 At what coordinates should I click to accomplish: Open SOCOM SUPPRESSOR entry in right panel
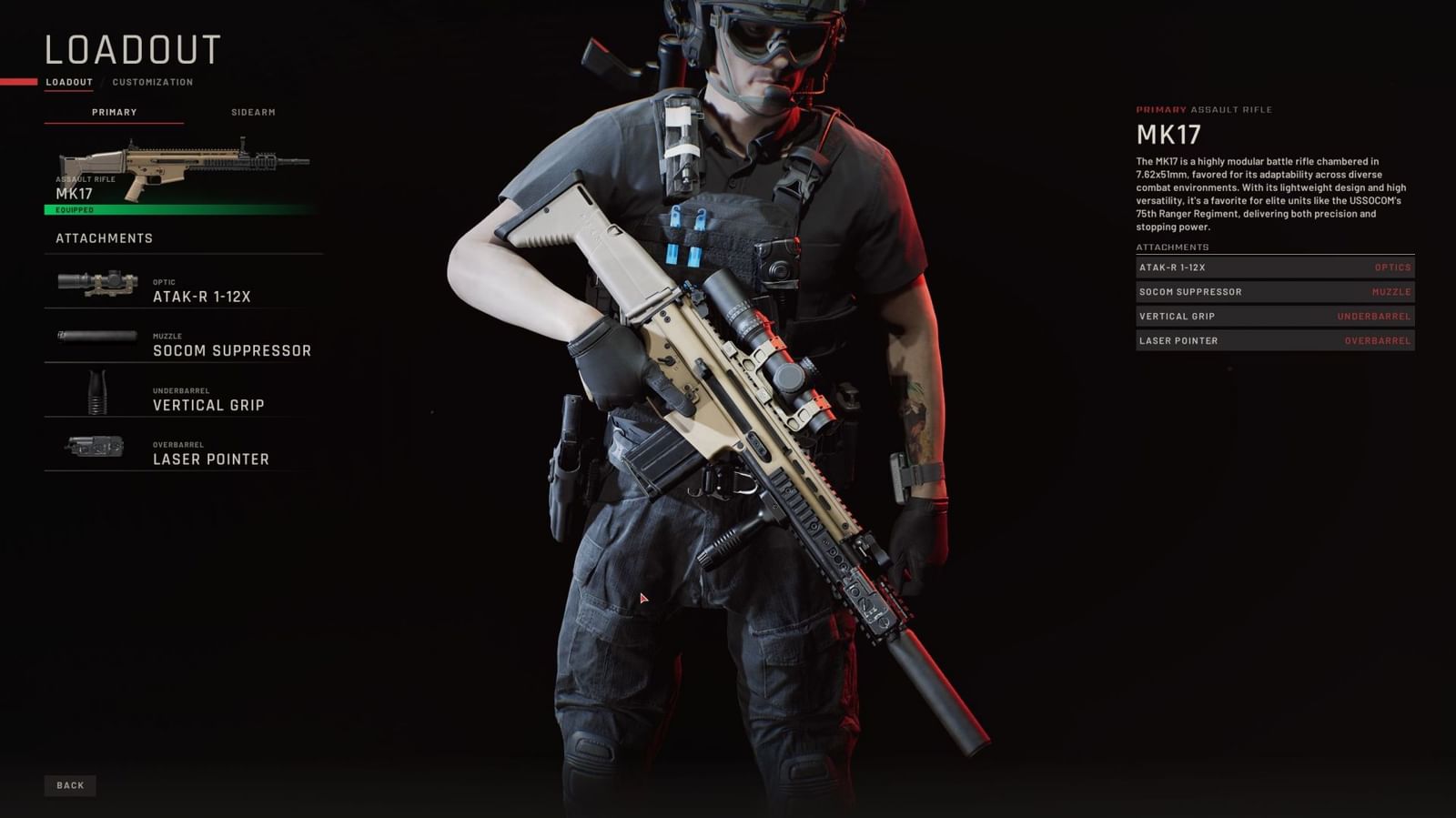click(x=1273, y=292)
